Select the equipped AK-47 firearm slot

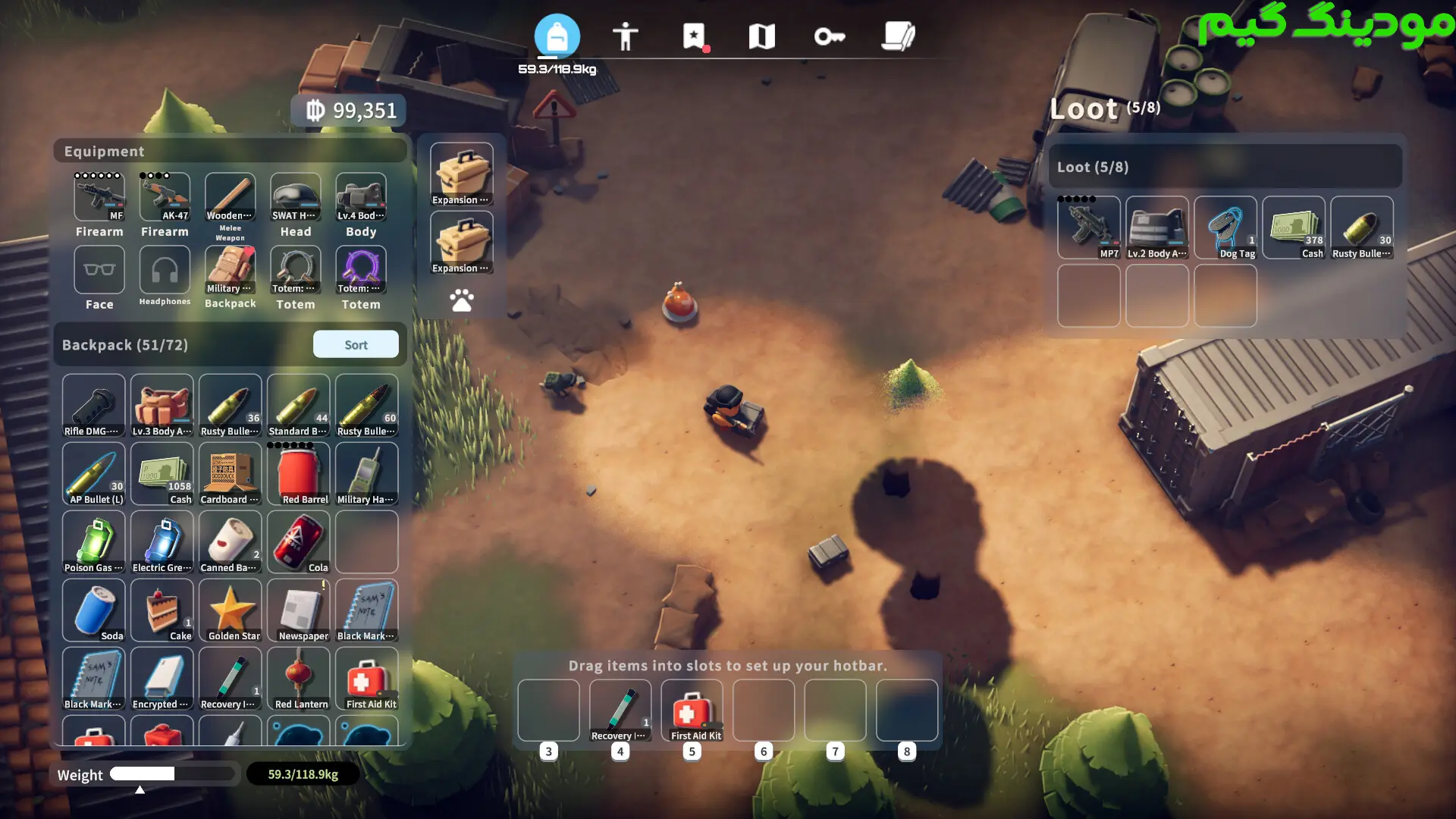pos(165,197)
